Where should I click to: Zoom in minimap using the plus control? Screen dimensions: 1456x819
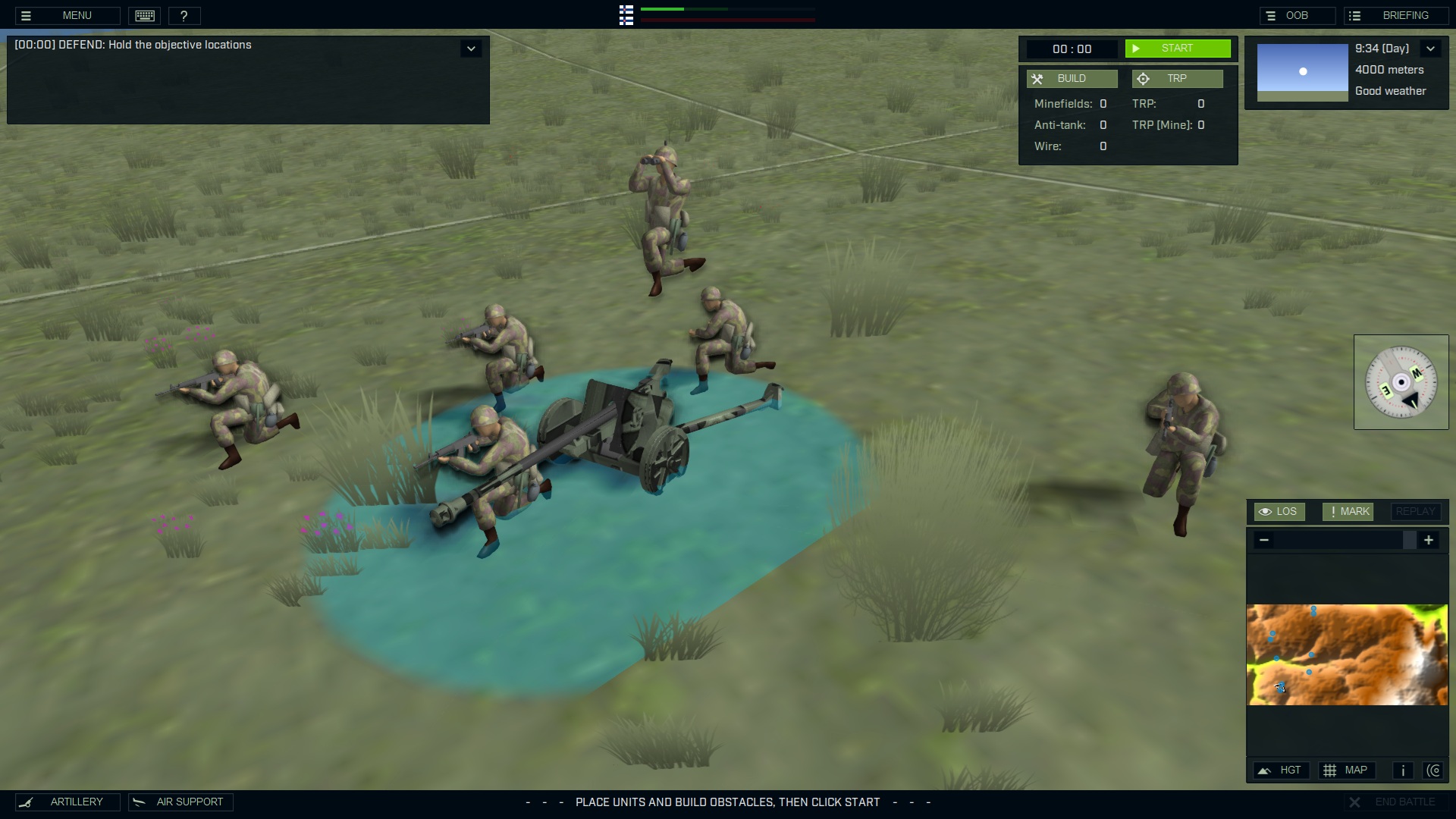(1429, 540)
